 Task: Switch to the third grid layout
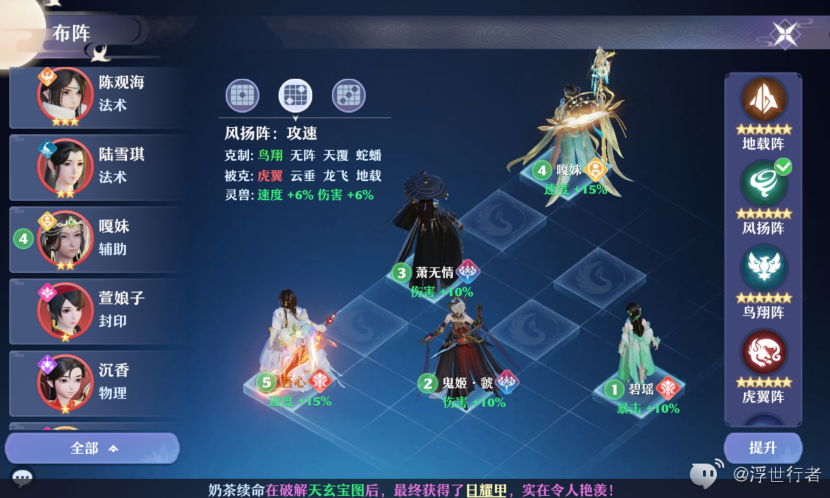pyautogui.click(x=348, y=95)
